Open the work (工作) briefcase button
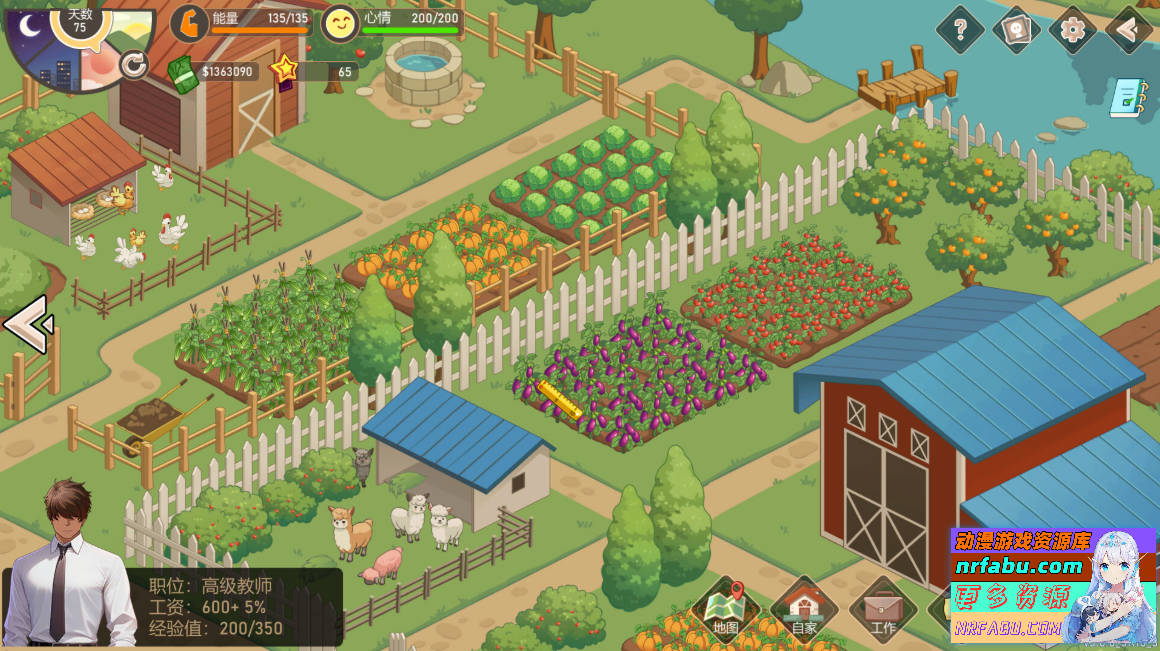 (x=883, y=609)
